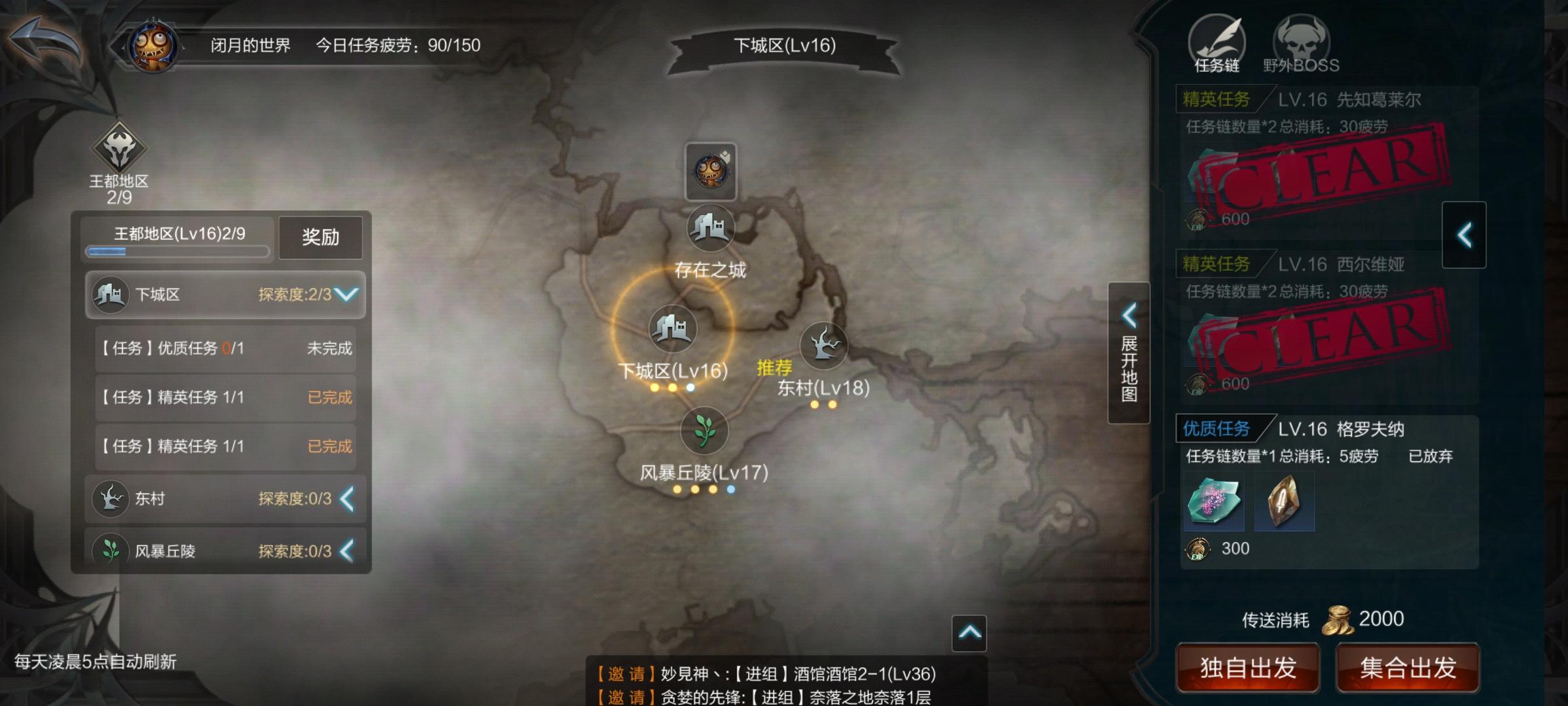Collapse the quest panel with the right chevron arrow

pyautogui.click(x=1463, y=234)
